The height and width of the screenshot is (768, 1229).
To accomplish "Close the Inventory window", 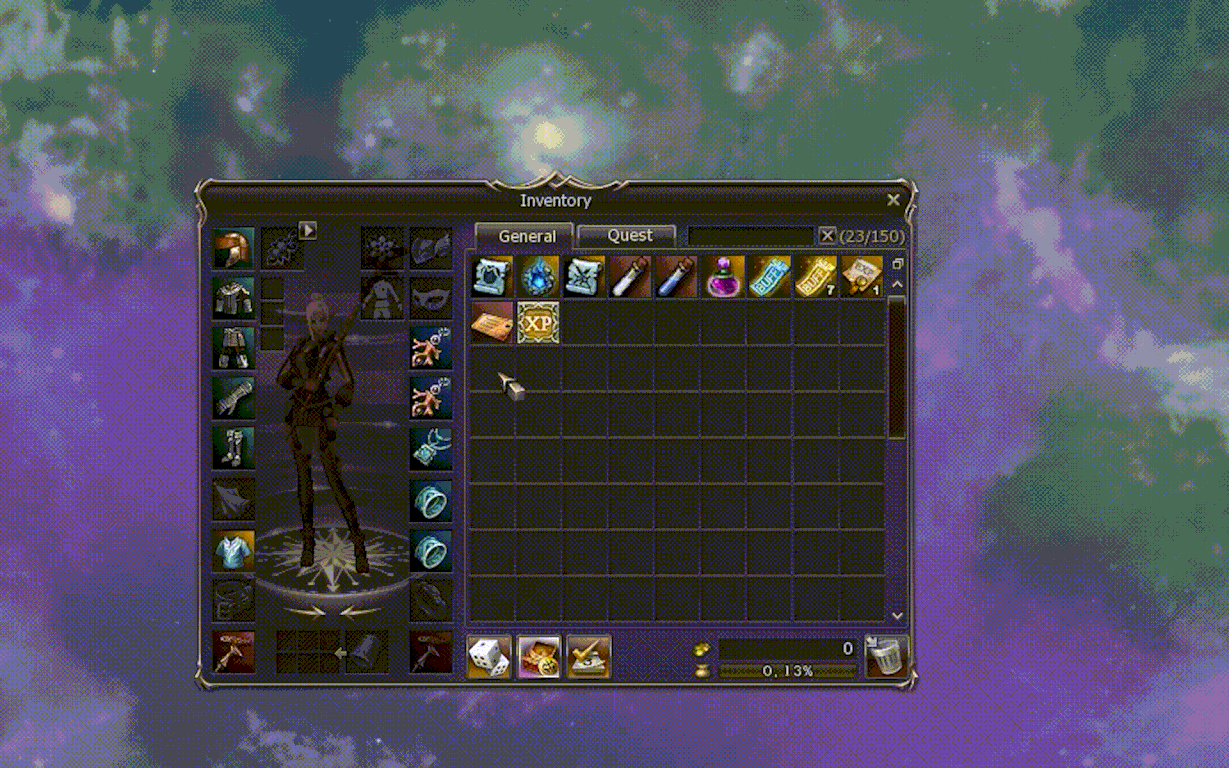I will pyautogui.click(x=893, y=200).
